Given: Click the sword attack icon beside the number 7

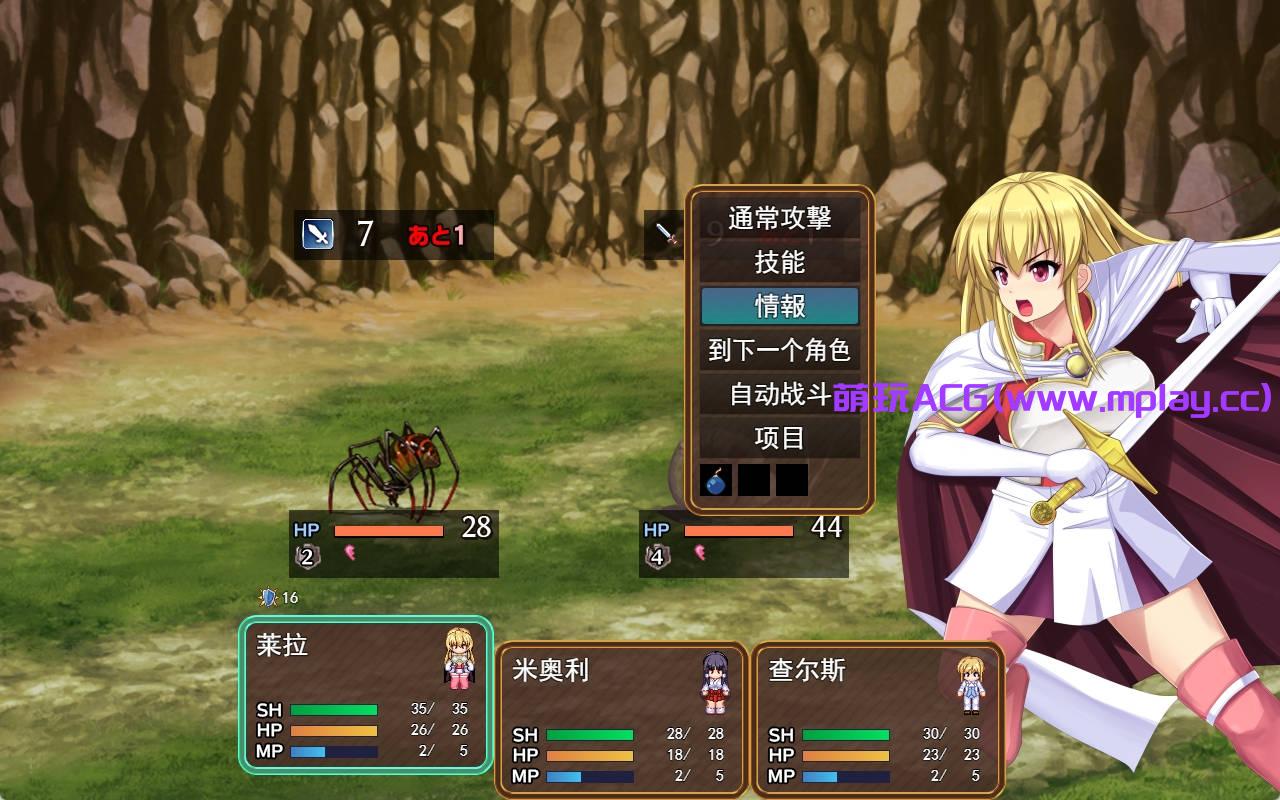Looking at the screenshot, I should [x=316, y=232].
